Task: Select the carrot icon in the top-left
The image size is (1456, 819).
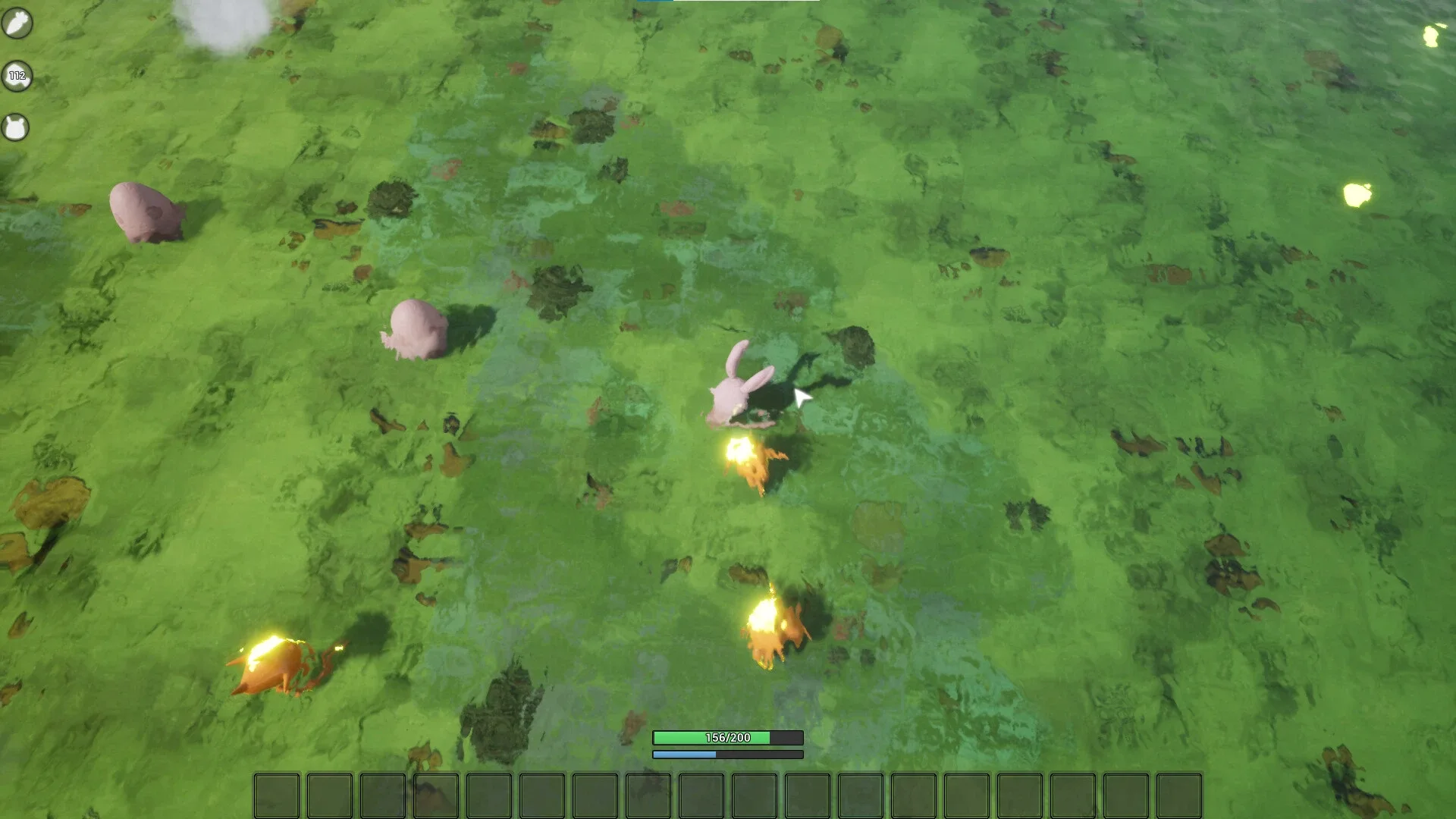Action: (17, 23)
